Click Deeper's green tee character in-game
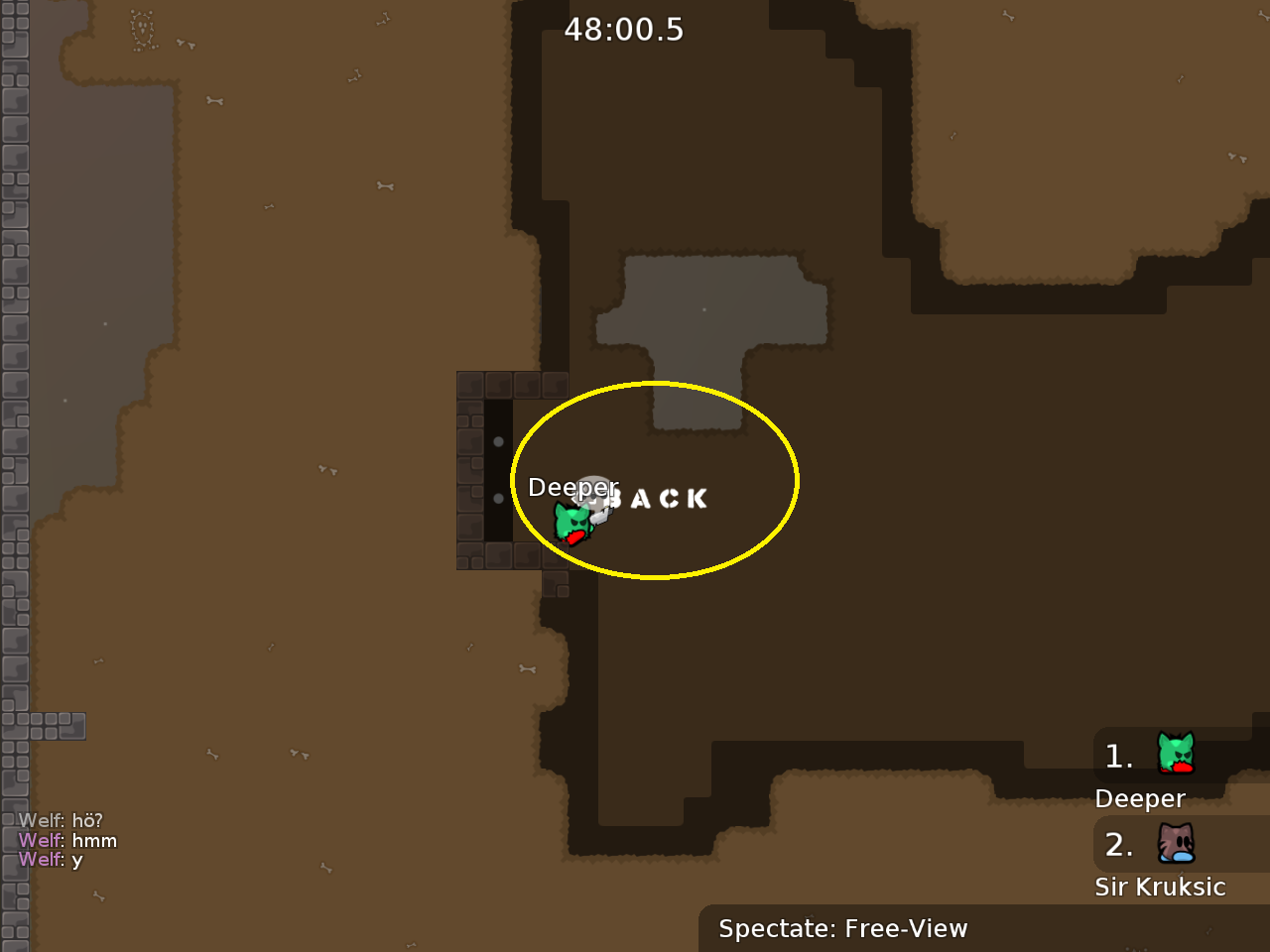This screenshot has width=1270, height=952. pyautogui.click(x=571, y=523)
